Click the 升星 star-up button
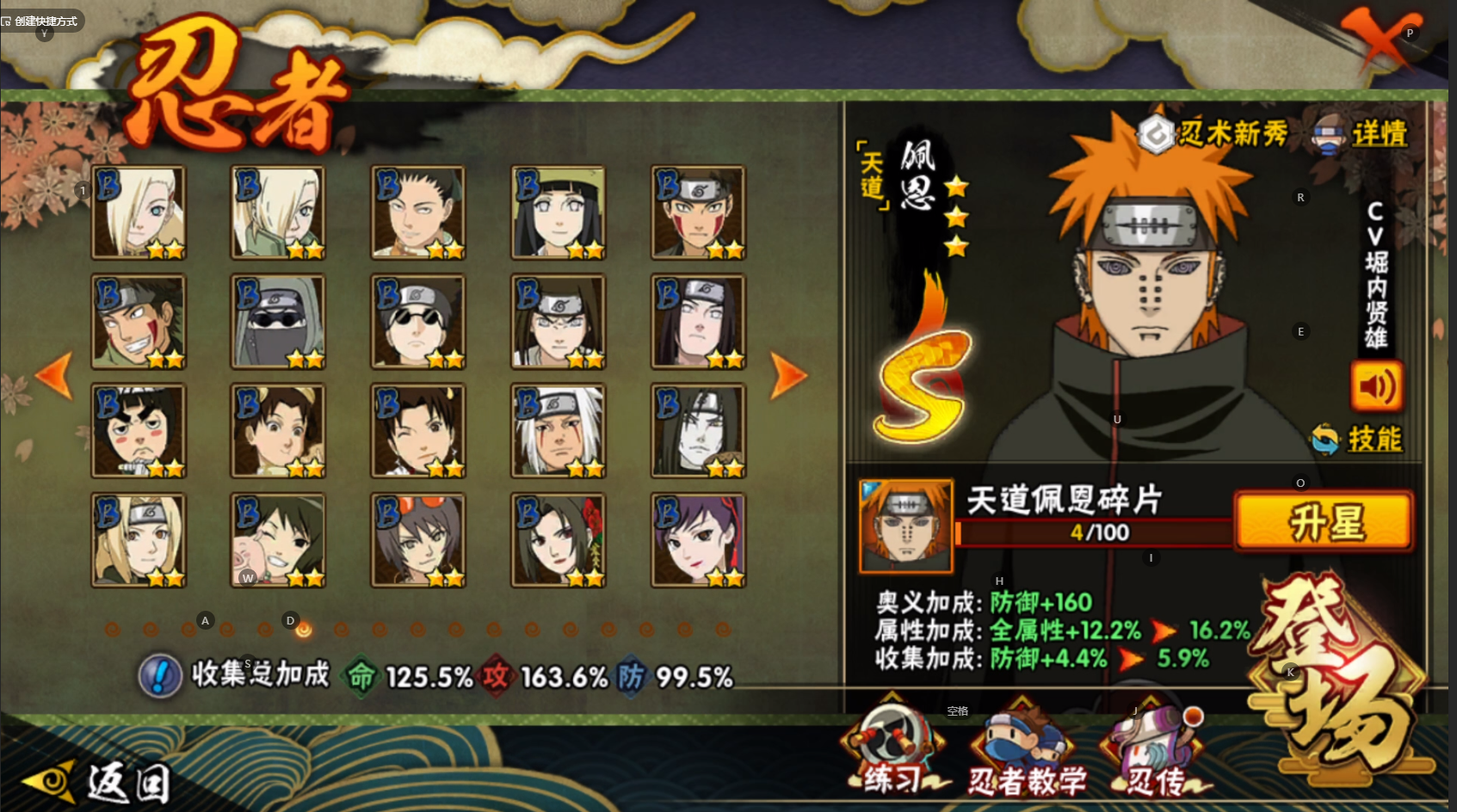Screen dimensions: 1457x812 point(1324,521)
